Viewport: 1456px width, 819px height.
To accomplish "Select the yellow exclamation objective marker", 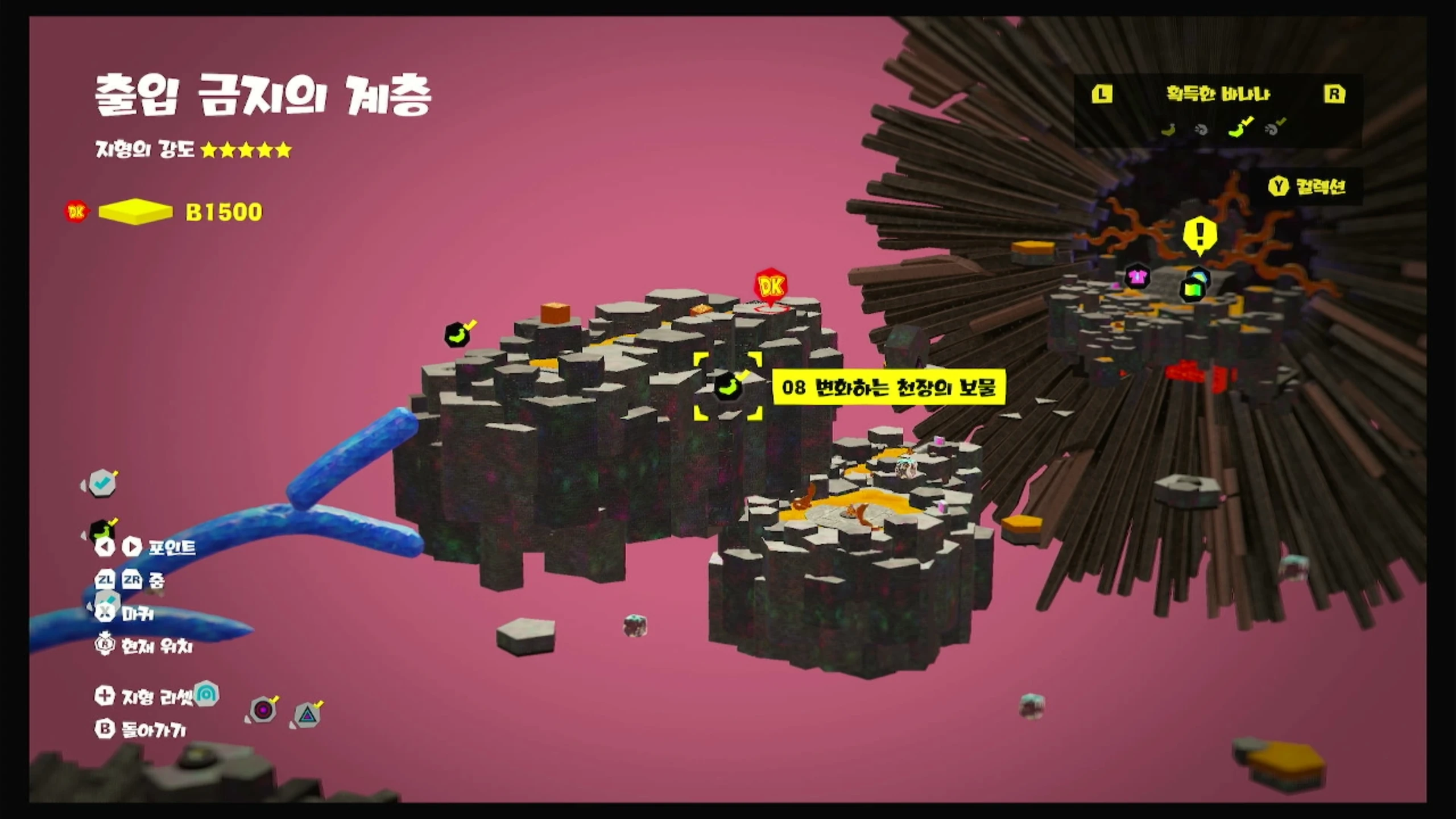I will click(1199, 234).
